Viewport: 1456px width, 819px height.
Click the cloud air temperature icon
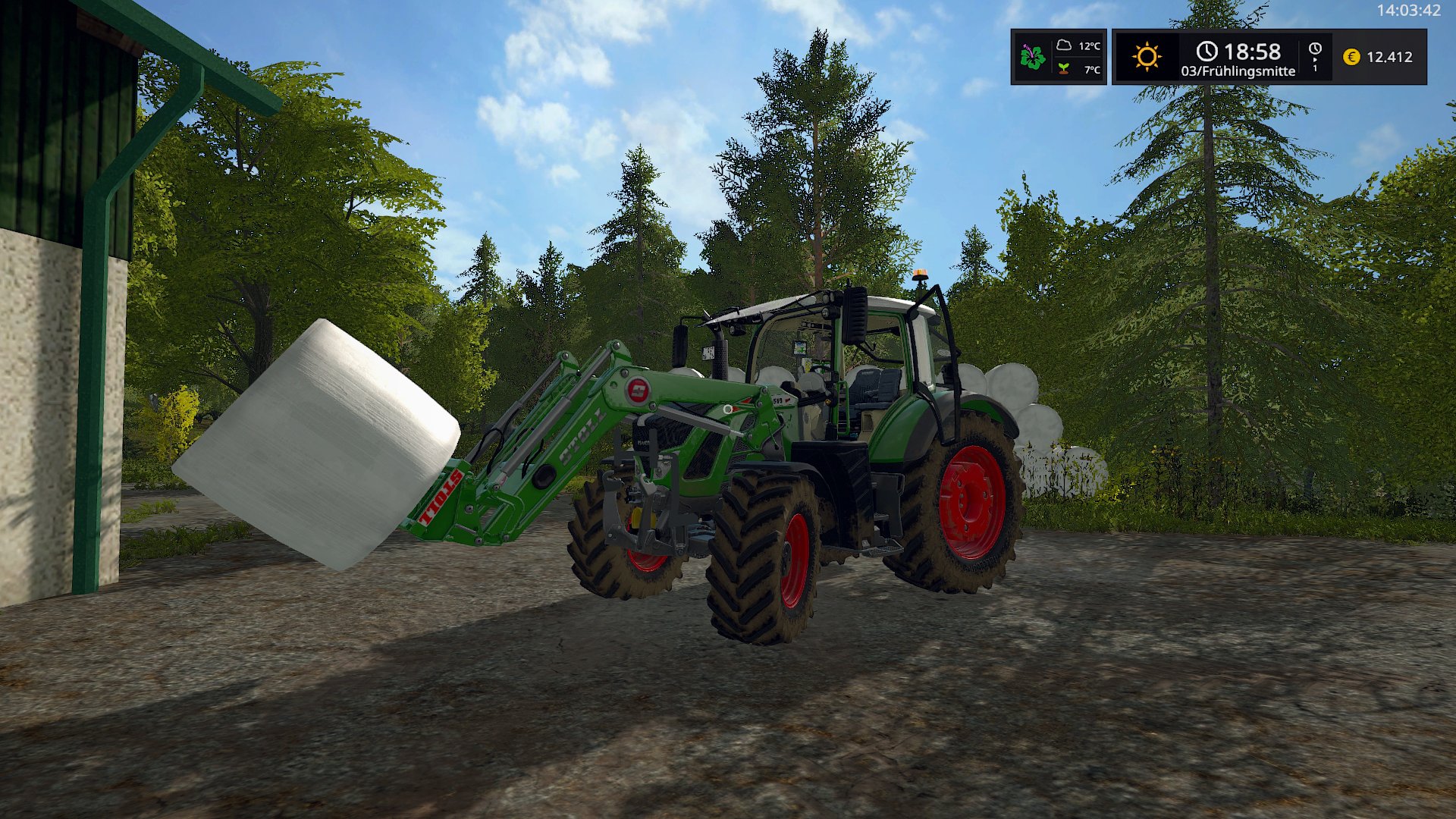[x=1064, y=45]
